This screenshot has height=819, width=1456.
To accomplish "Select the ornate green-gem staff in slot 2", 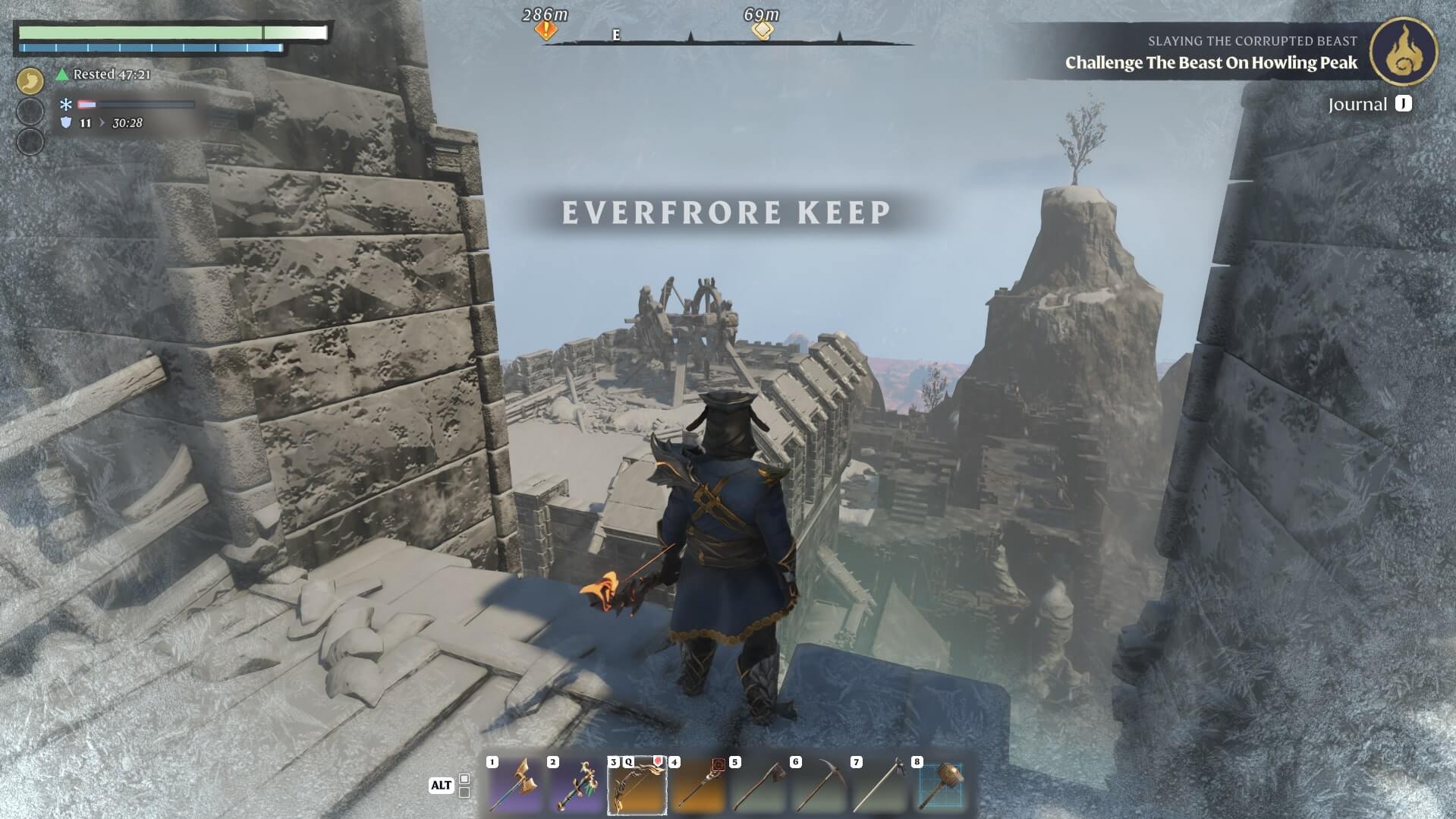I will [575, 786].
